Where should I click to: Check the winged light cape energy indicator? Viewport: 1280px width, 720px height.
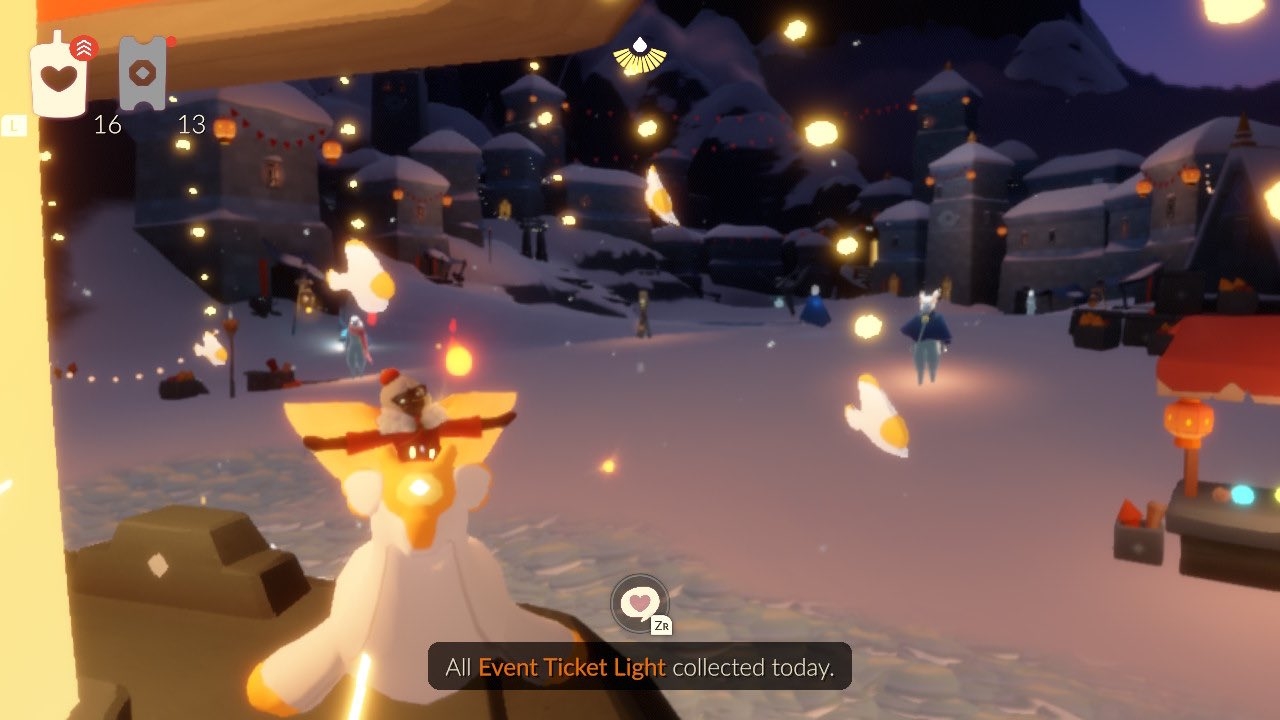[640, 56]
